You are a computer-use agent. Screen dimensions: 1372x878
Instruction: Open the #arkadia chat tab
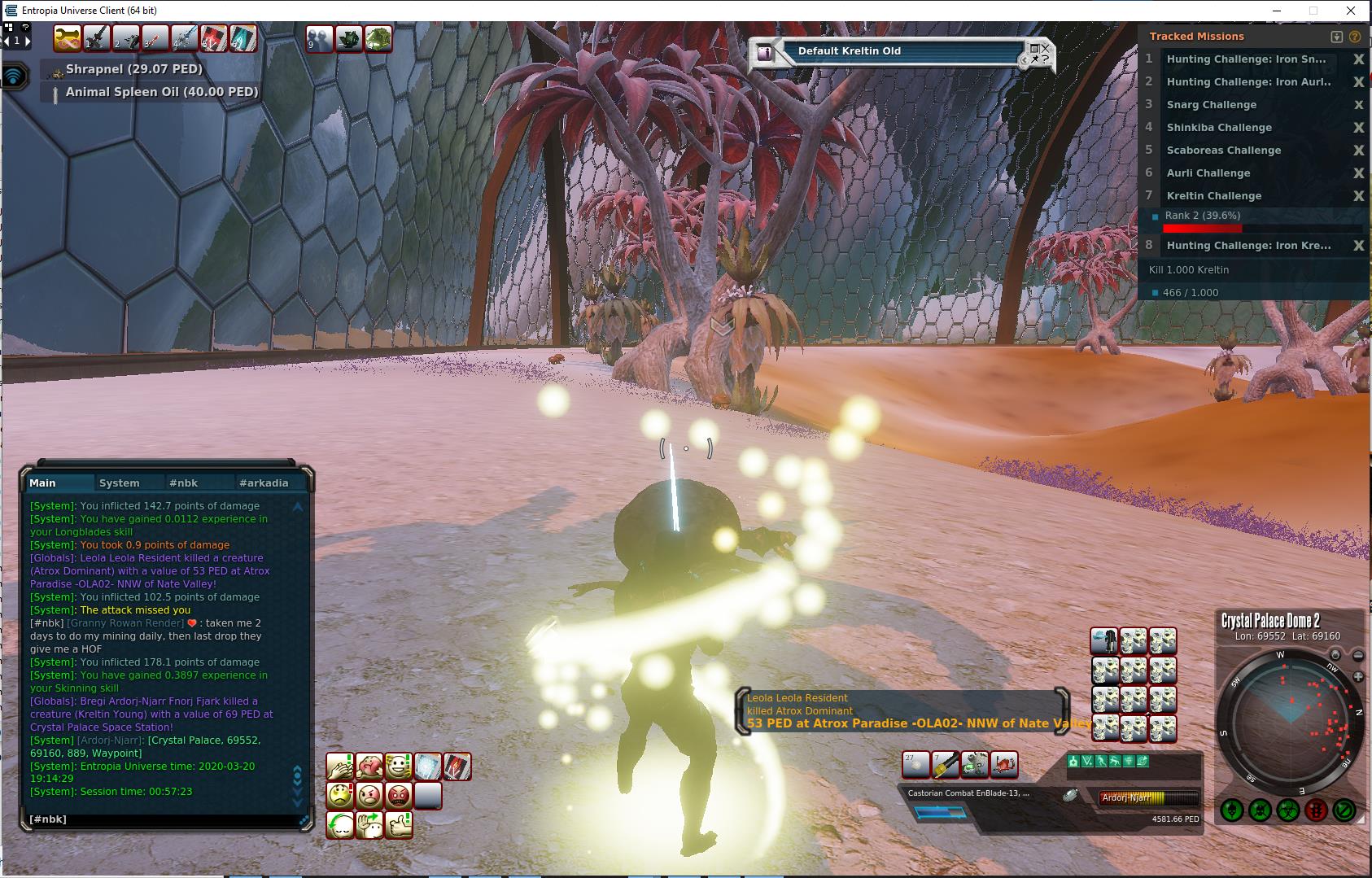point(264,483)
